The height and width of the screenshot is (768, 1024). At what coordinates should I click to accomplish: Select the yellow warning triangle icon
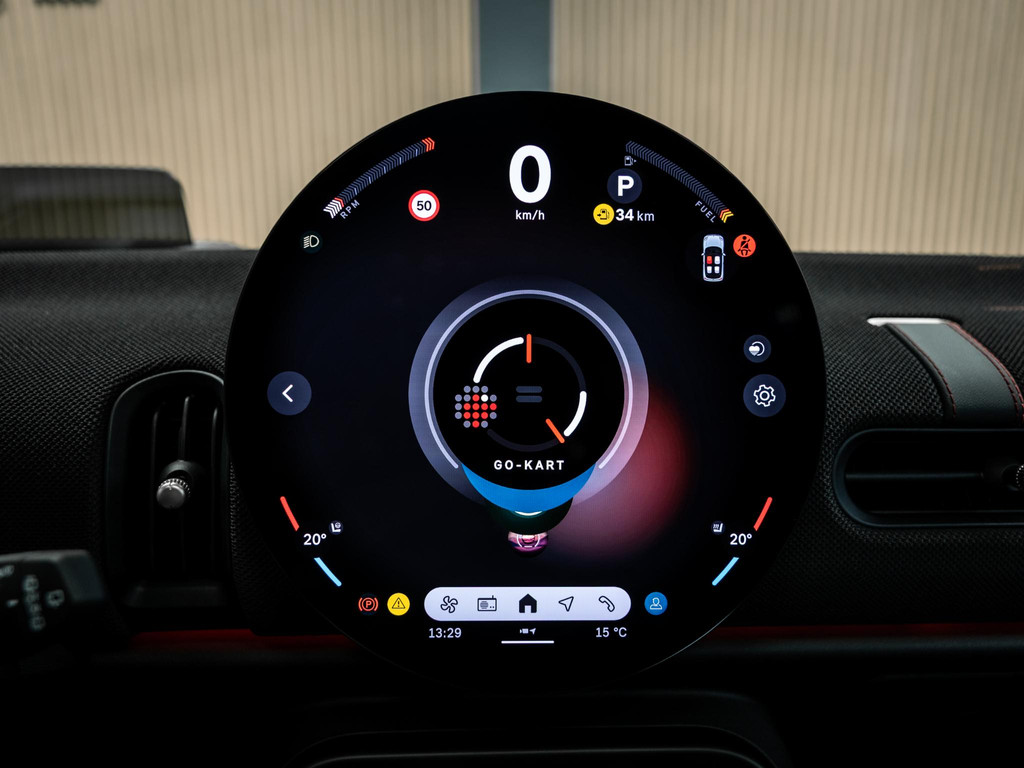(399, 603)
